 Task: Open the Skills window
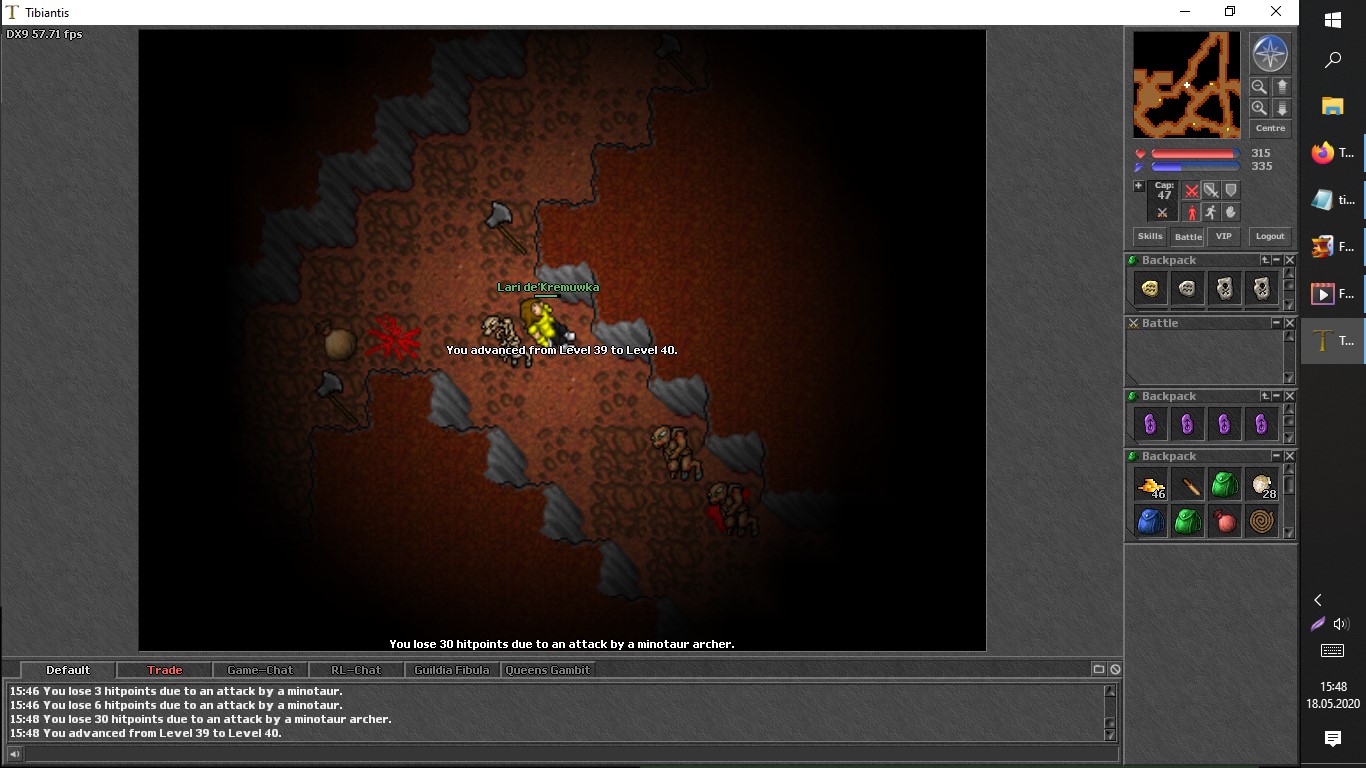[x=1150, y=237]
